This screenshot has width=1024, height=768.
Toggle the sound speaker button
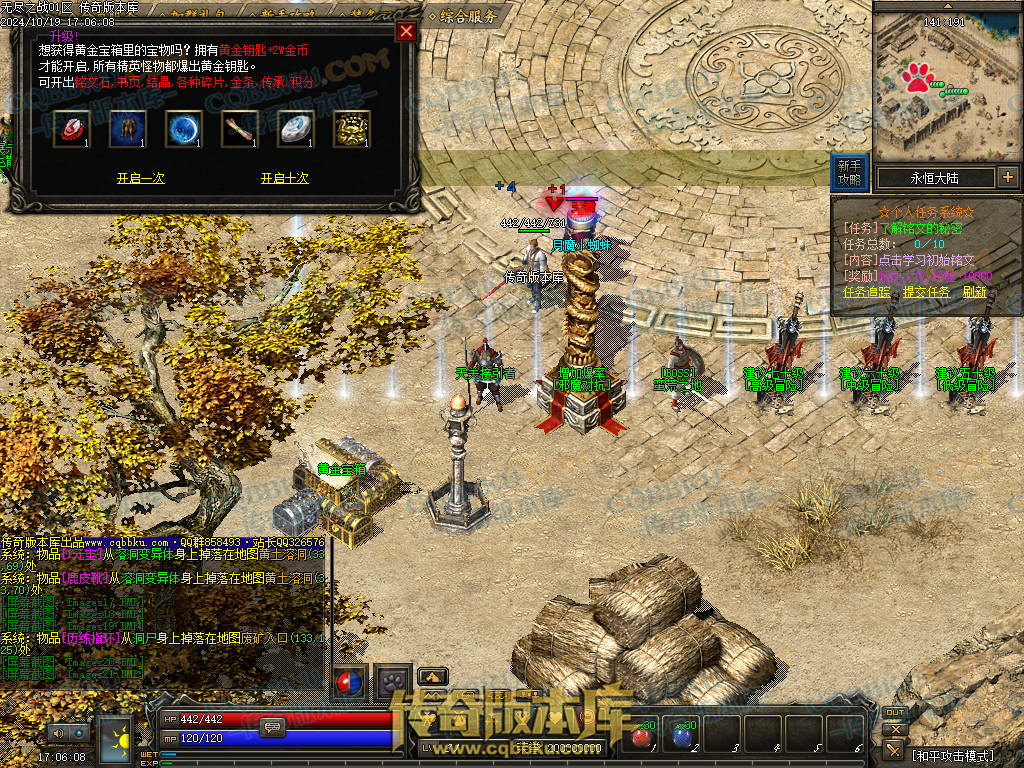tap(56, 733)
